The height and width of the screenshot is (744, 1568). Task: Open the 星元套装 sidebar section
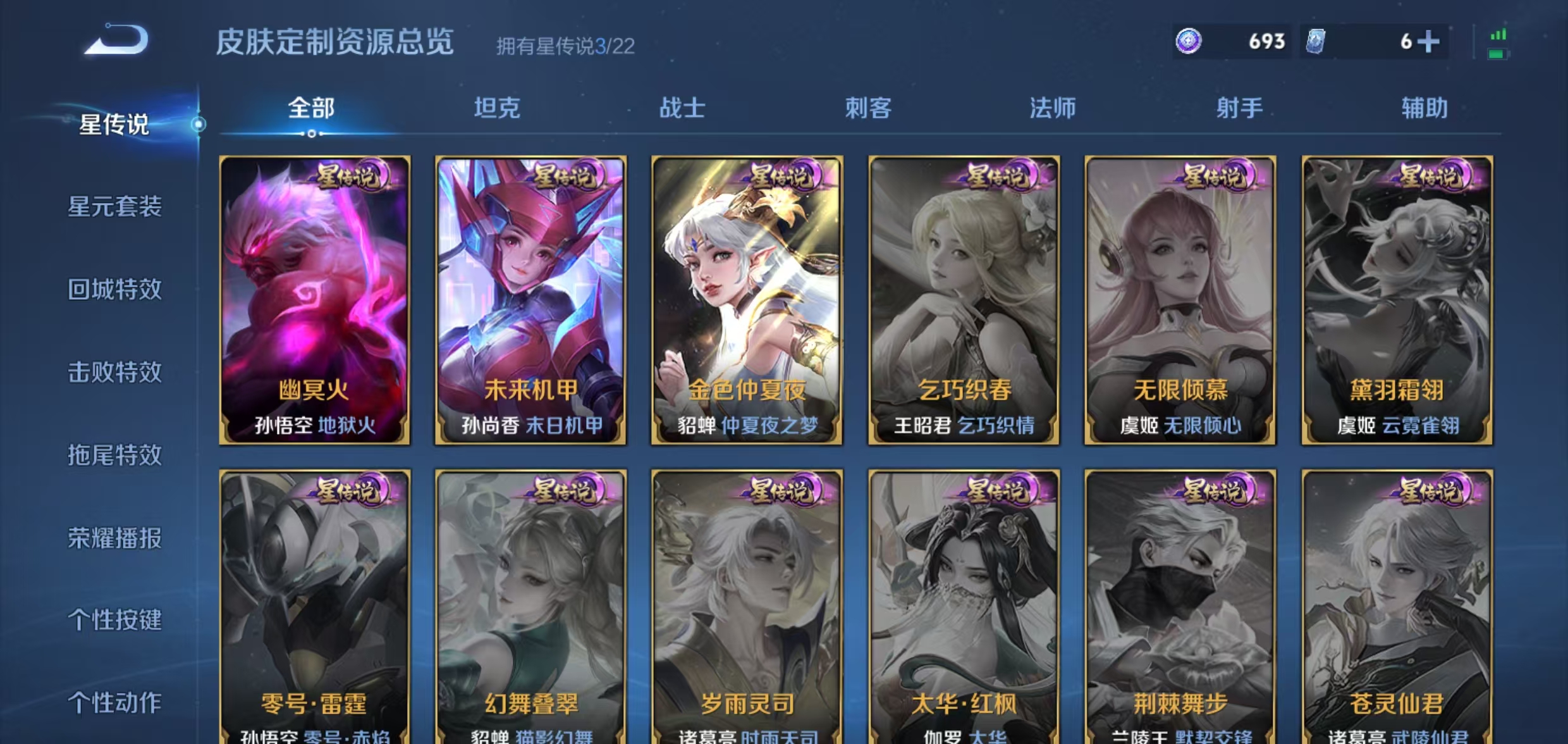pos(114,207)
